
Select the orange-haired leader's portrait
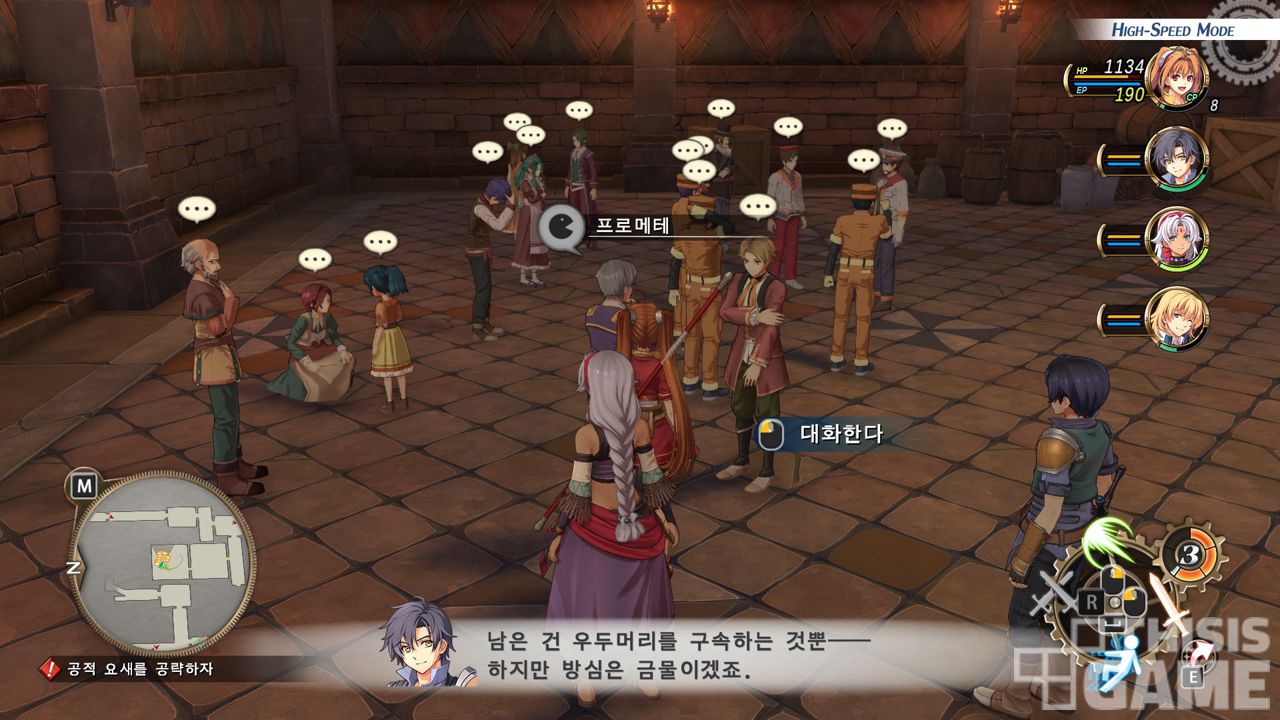click(x=1177, y=77)
